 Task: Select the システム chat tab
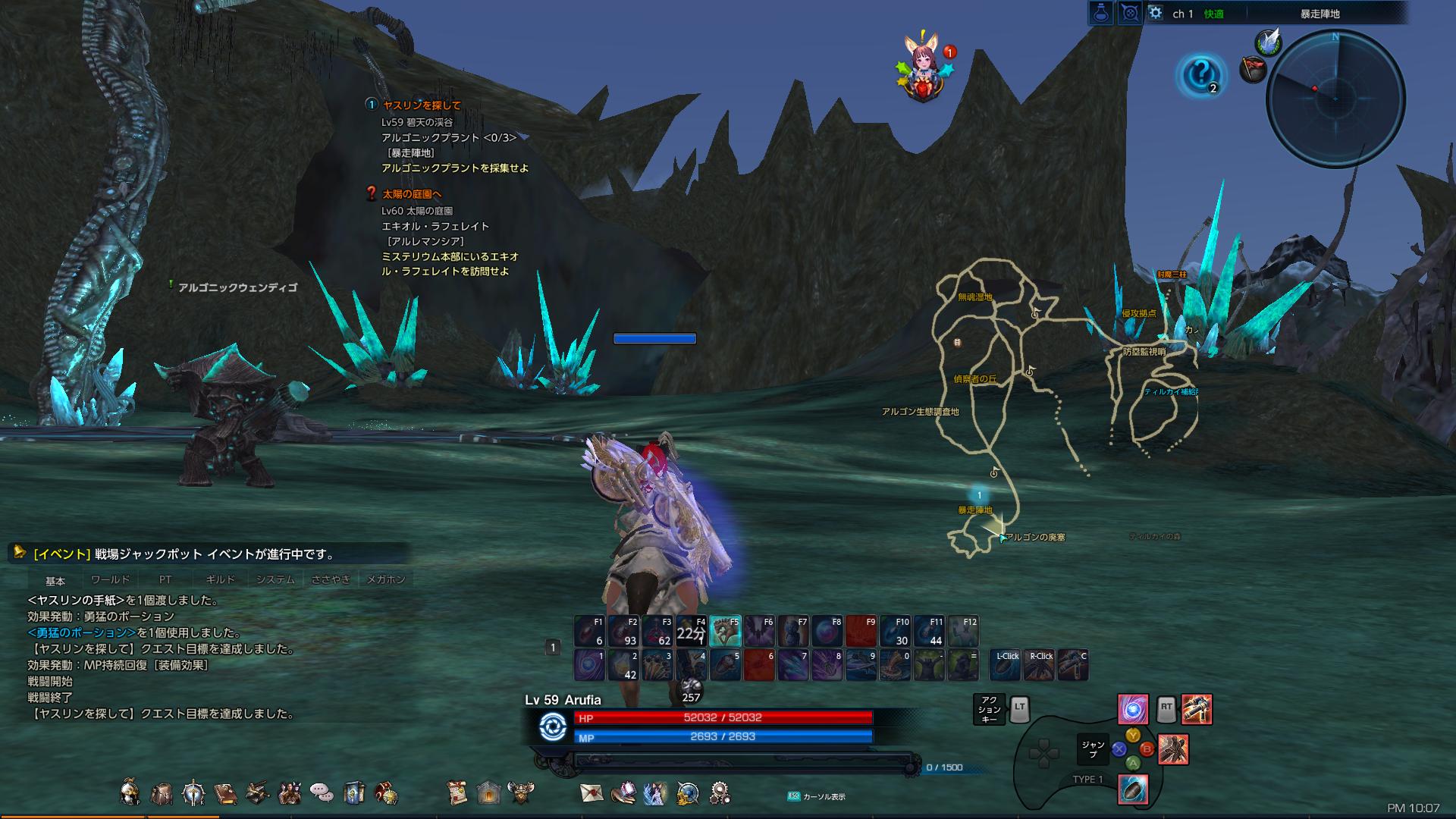point(275,580)
